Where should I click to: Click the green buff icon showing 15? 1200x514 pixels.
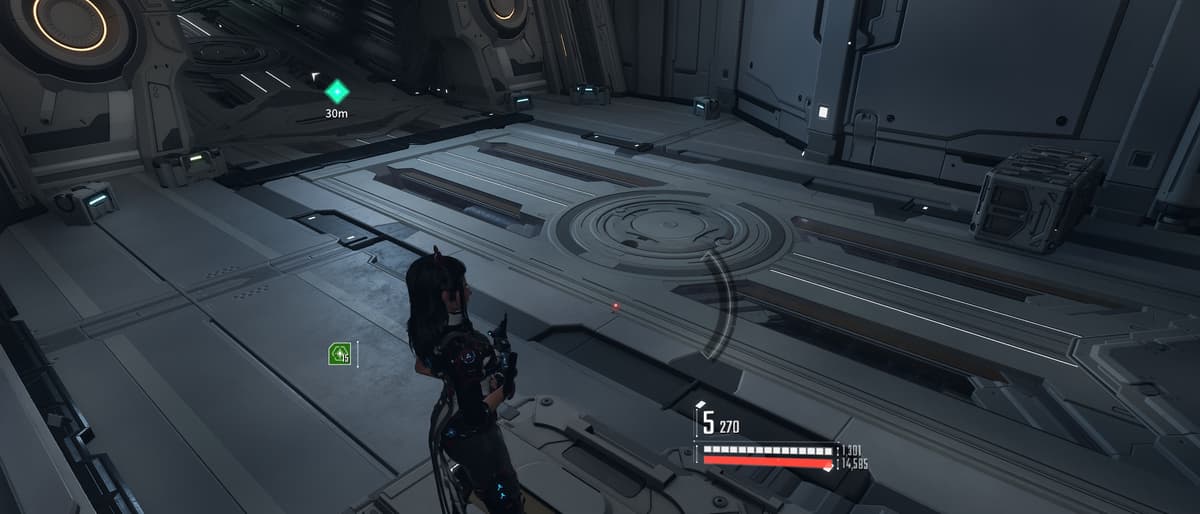point(339,353)
